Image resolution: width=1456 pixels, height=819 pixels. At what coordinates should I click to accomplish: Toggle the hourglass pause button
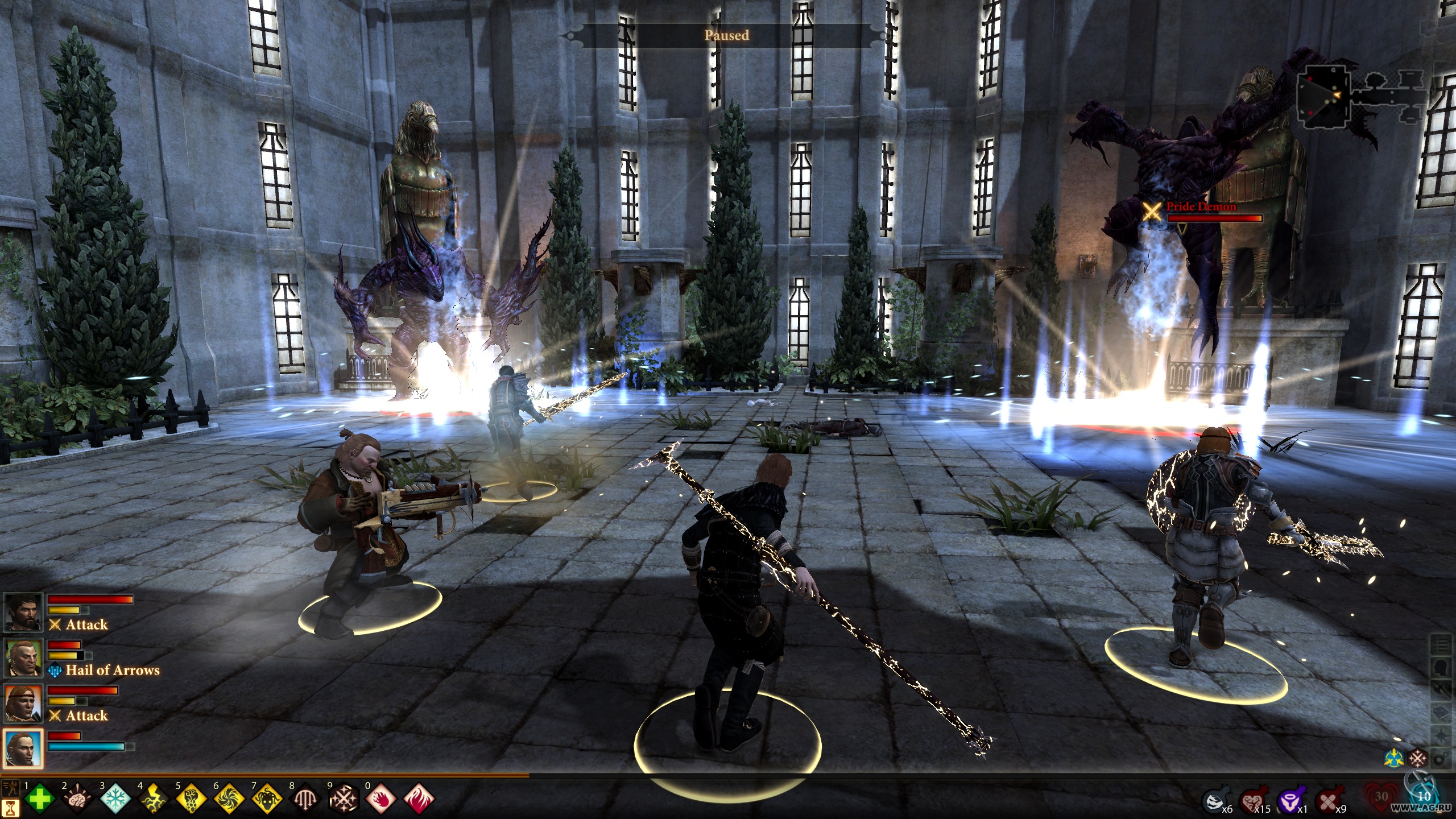click(x=11, y=808)
